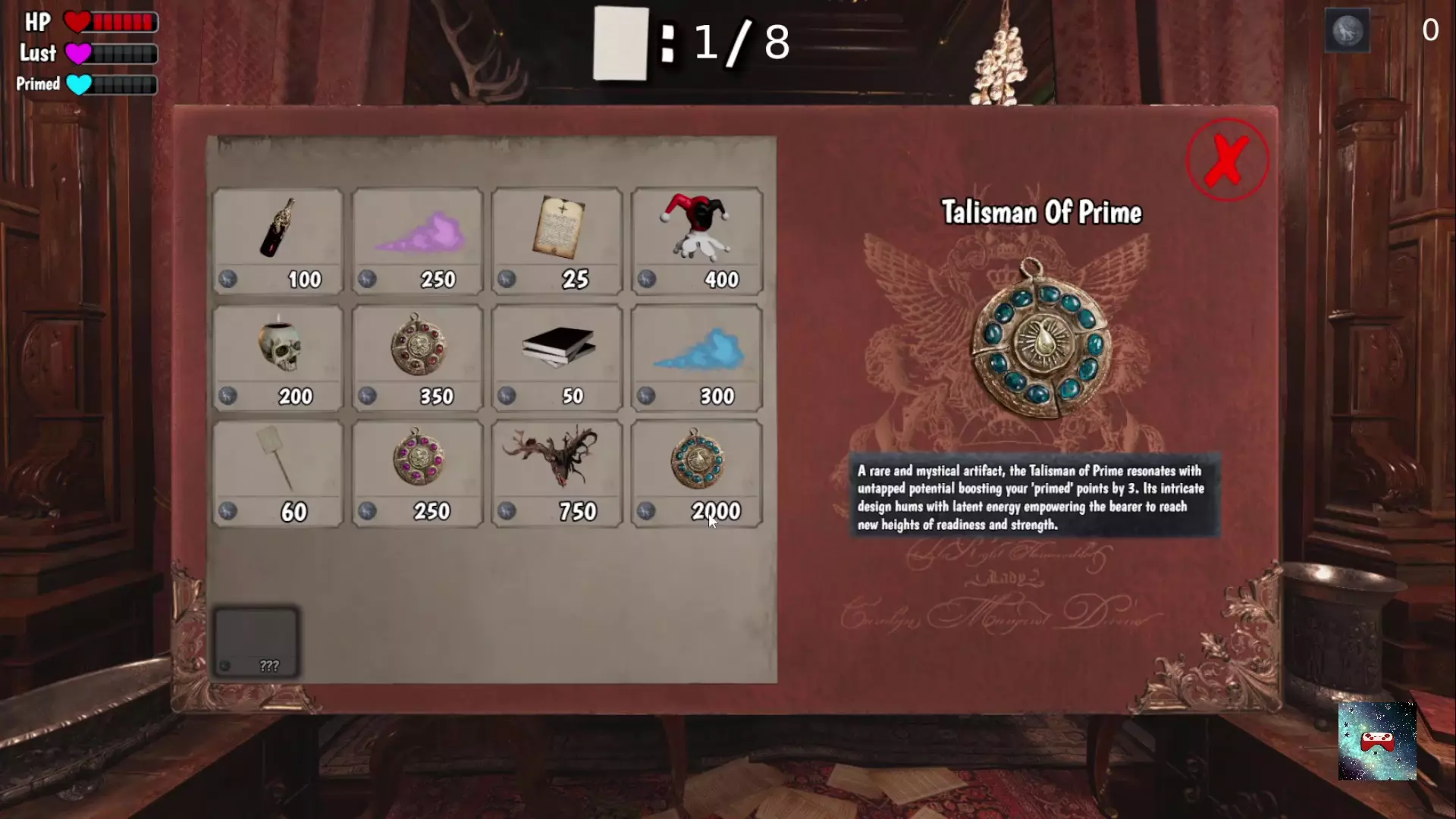This screenshot has width=1456, height=819.
Task: Select the antlered creature item for 750
Action: pos(557,474)
